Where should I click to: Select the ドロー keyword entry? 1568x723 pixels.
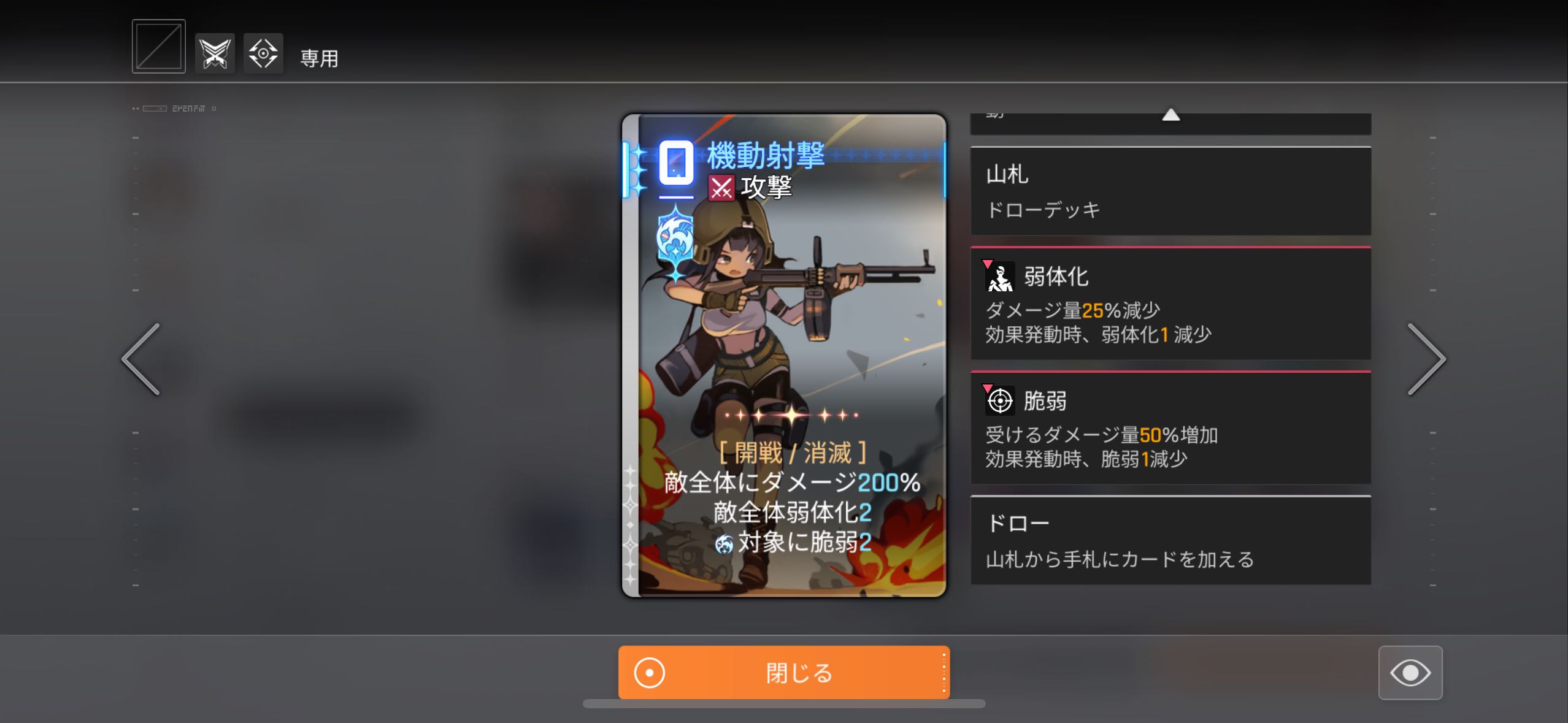[1170, 540]
